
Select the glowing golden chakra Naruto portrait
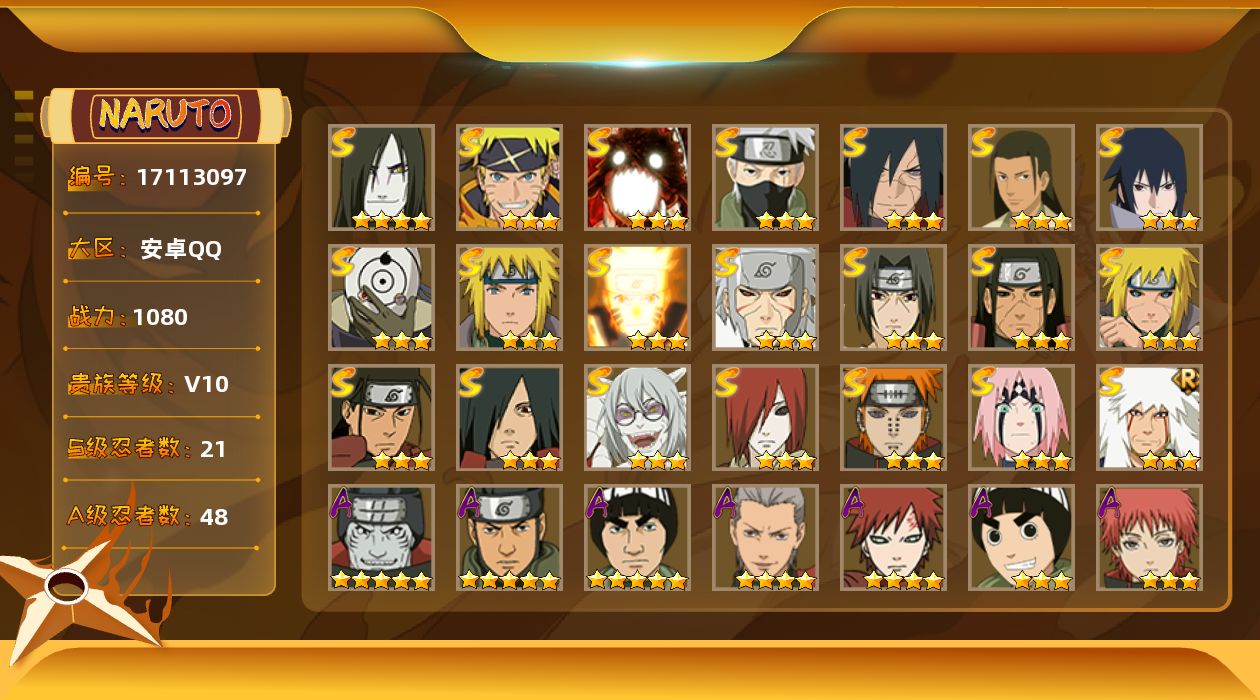click(637, 297)
